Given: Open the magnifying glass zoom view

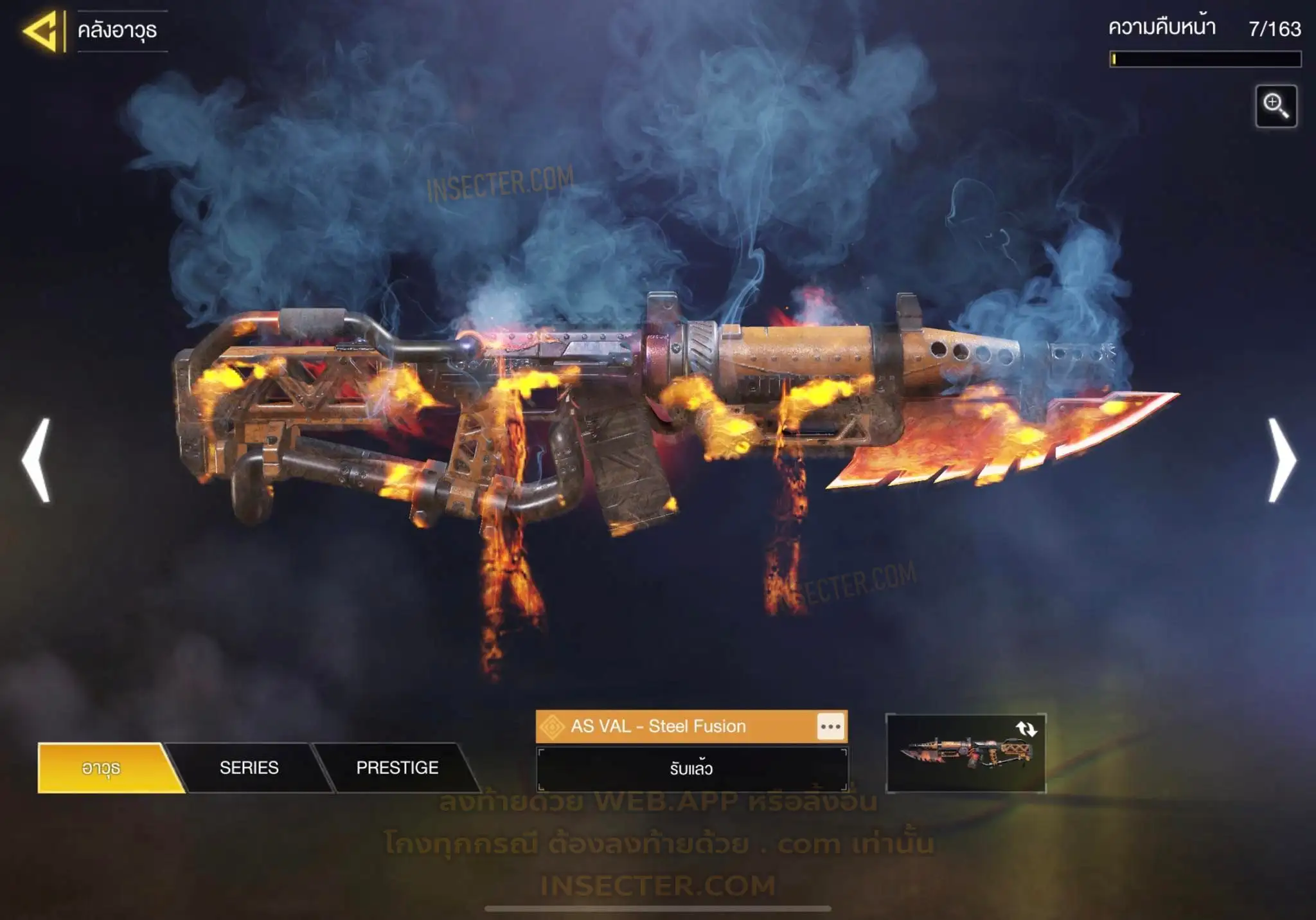Looking at the screenshot, I should pos(1276,106).
